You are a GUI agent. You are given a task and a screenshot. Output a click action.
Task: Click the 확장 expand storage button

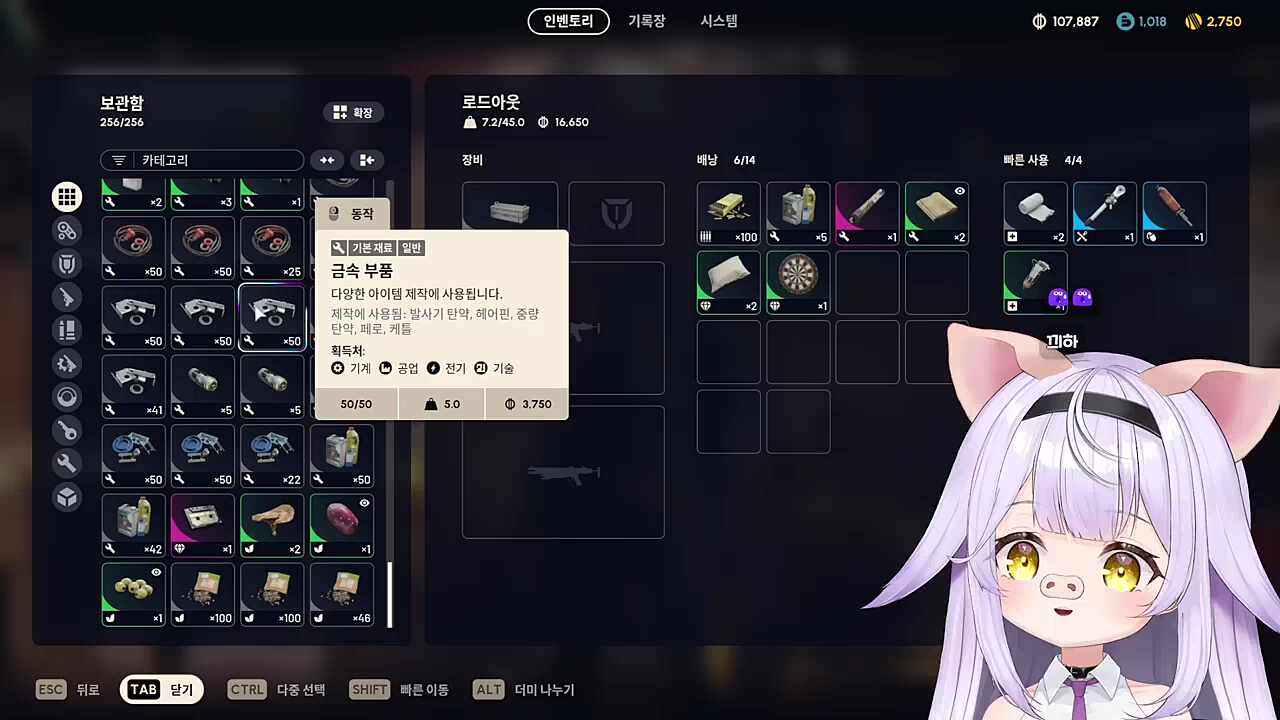[x=353, y=112]
